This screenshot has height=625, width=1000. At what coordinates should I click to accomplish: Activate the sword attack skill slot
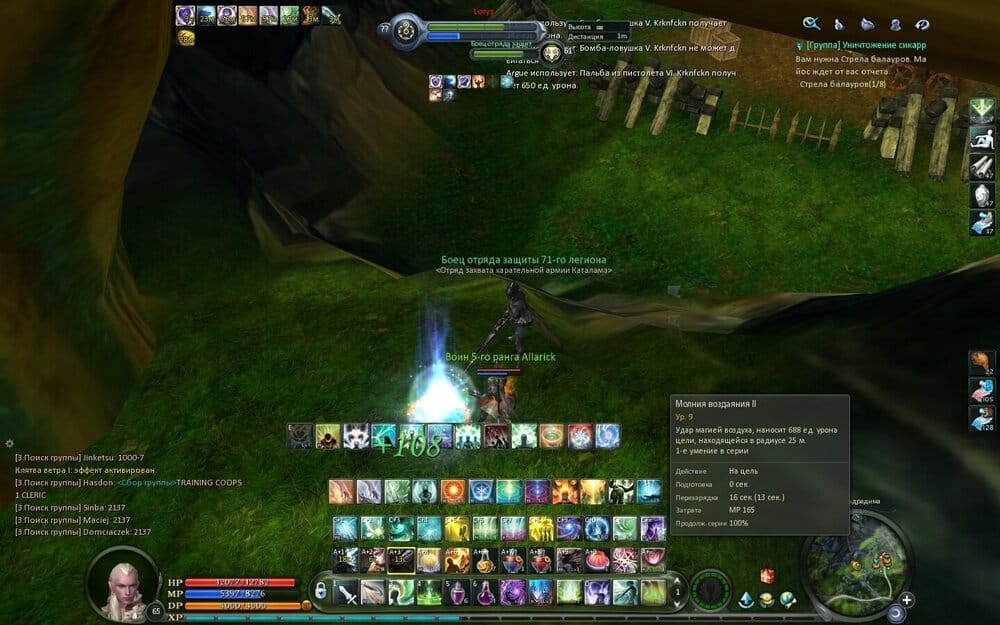tap(346, 591)
